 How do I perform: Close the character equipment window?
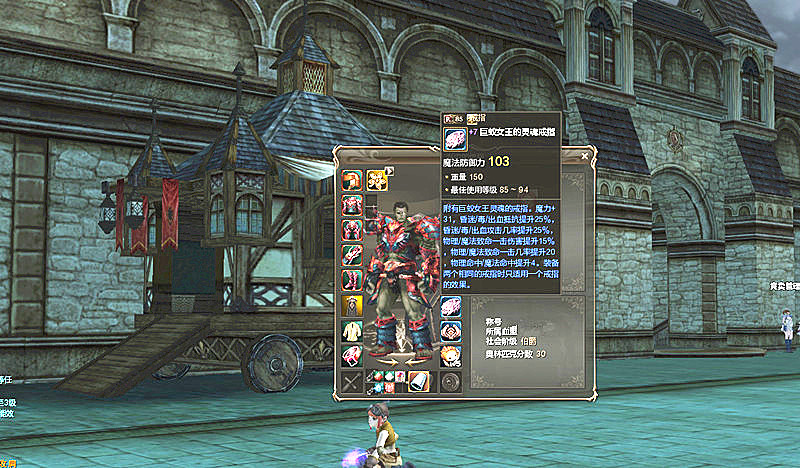pos(586,156)
